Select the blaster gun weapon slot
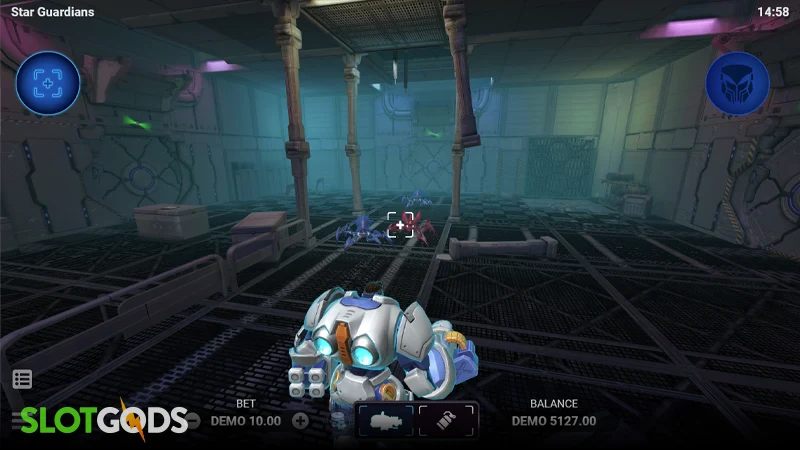This screenshot has height=450, width=800. (385, 421)
